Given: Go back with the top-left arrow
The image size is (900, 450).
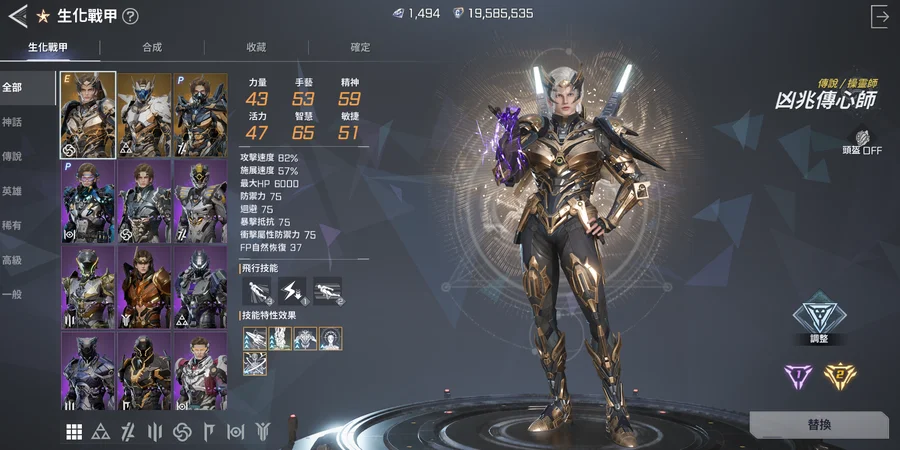Looking at the screenshot, I should (17, 16).
